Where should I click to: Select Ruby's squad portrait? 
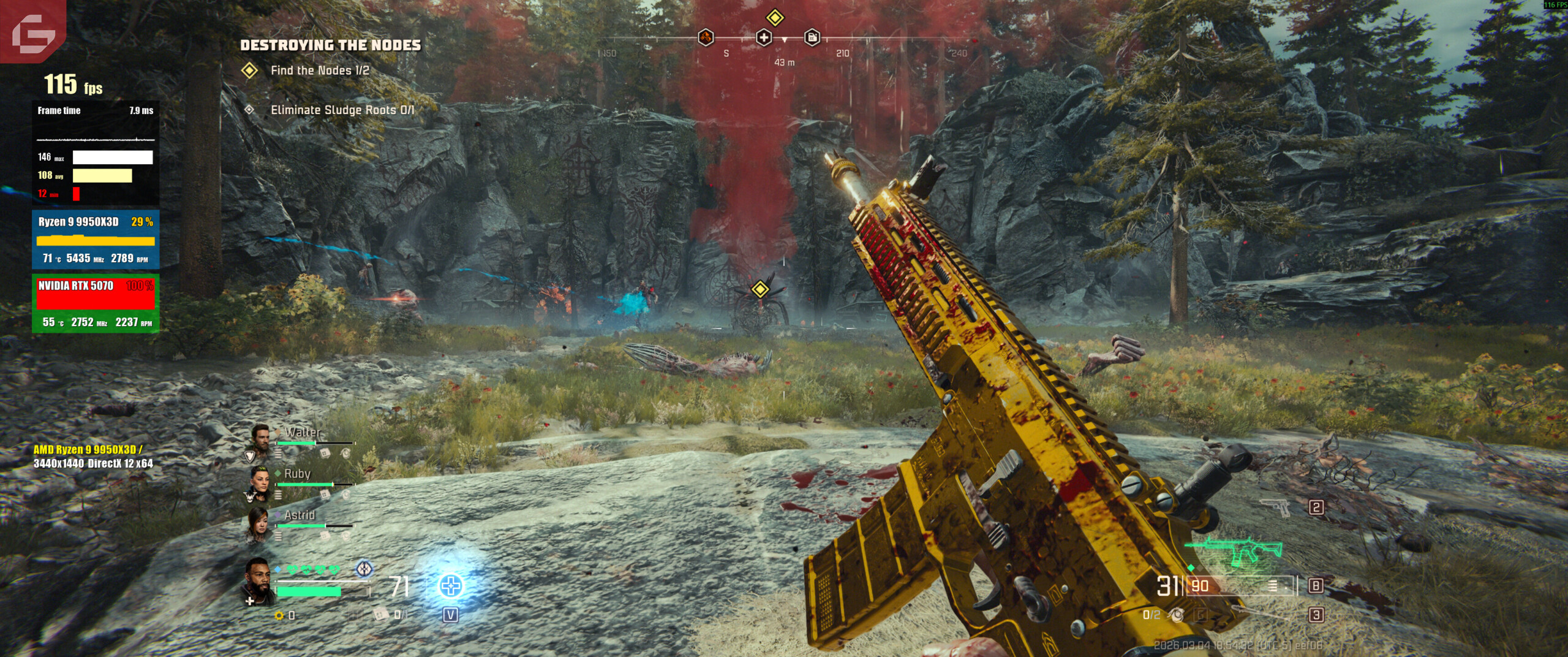click(x=260, y=481)
